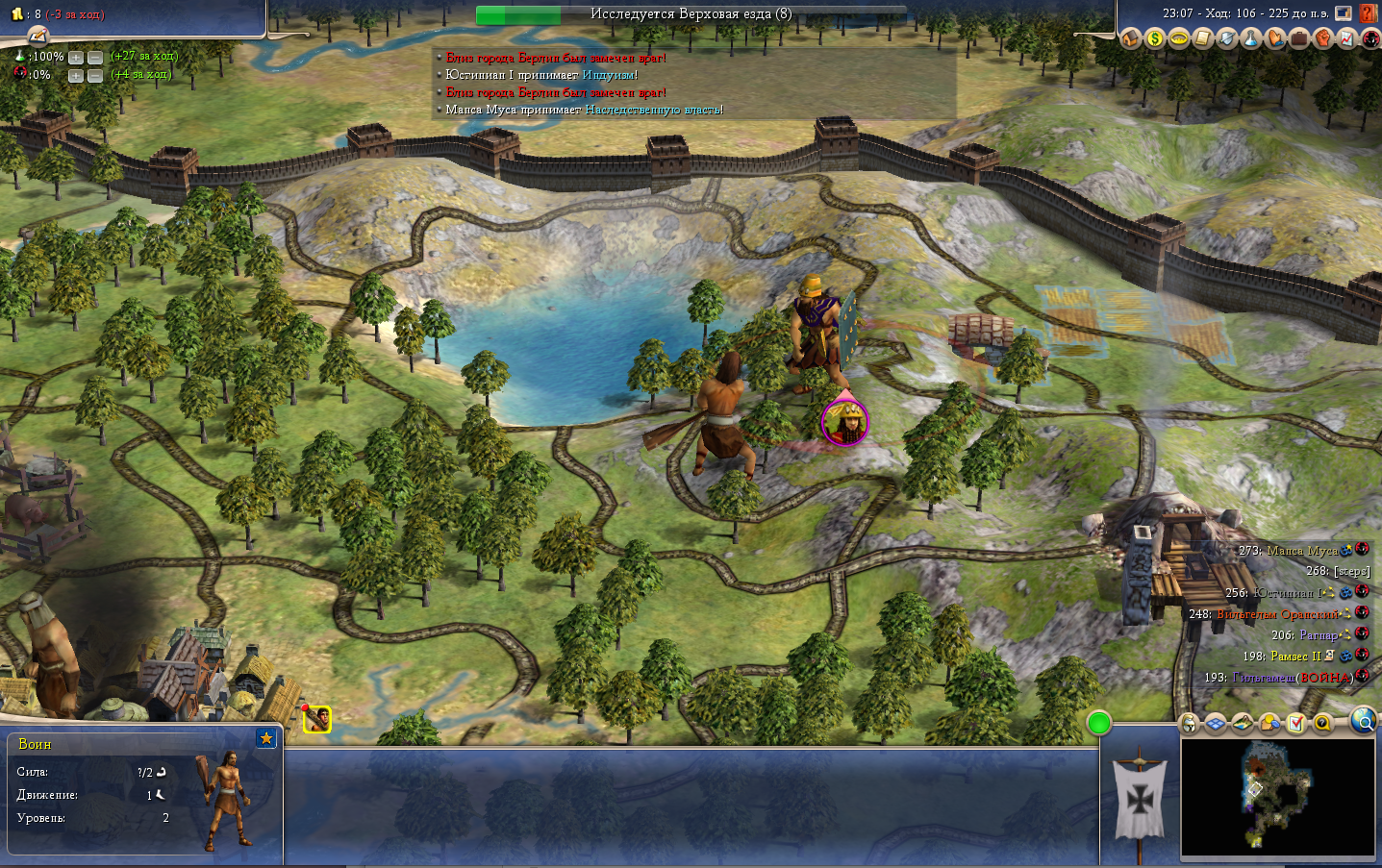Open the corporations briefcase icon
Image resolution: width=1382 pixels, height=868 pixels.
(x=1298, y=38)
